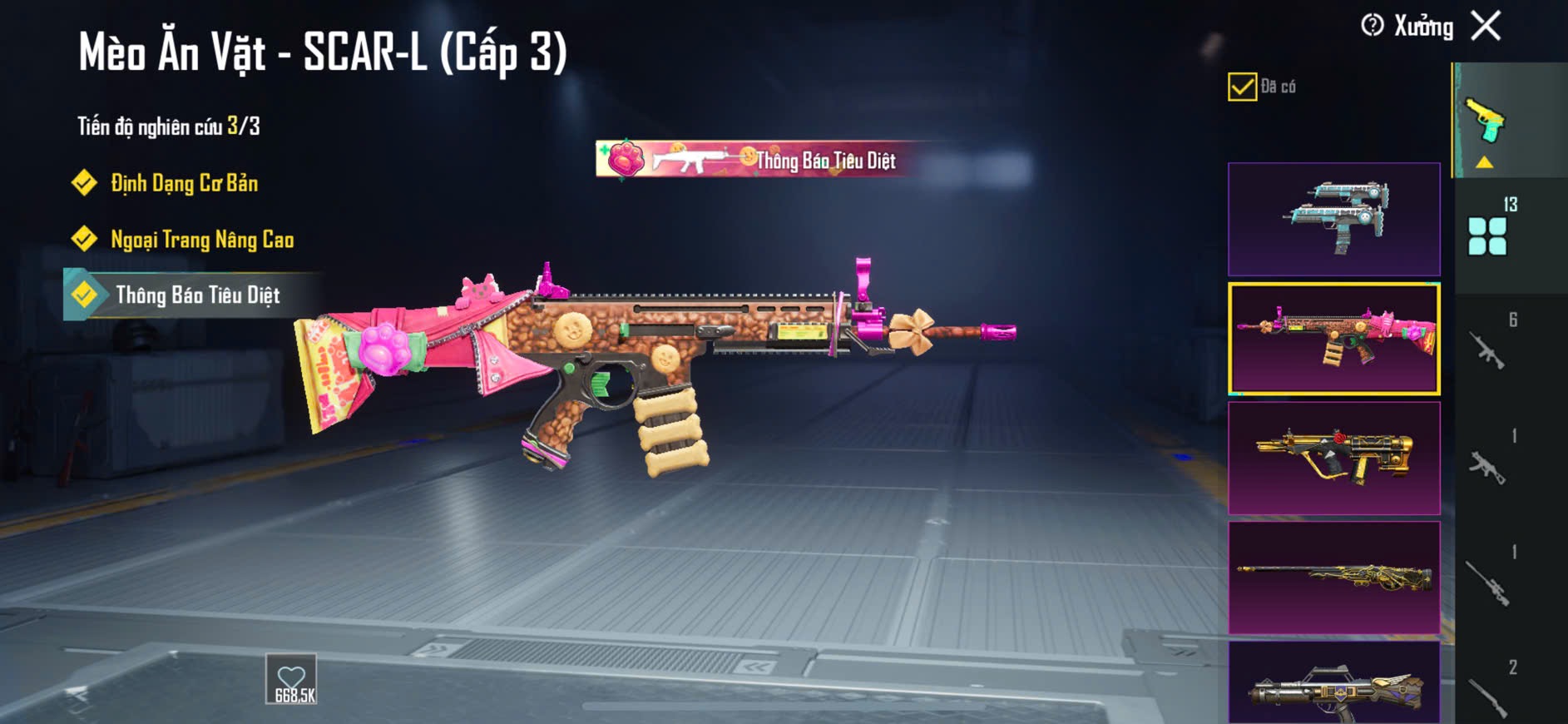Choose the blue dual SMG skin thumbnail
Image resolution: width=1568 pixels, height=724 pixels.
click(1333, 220)
